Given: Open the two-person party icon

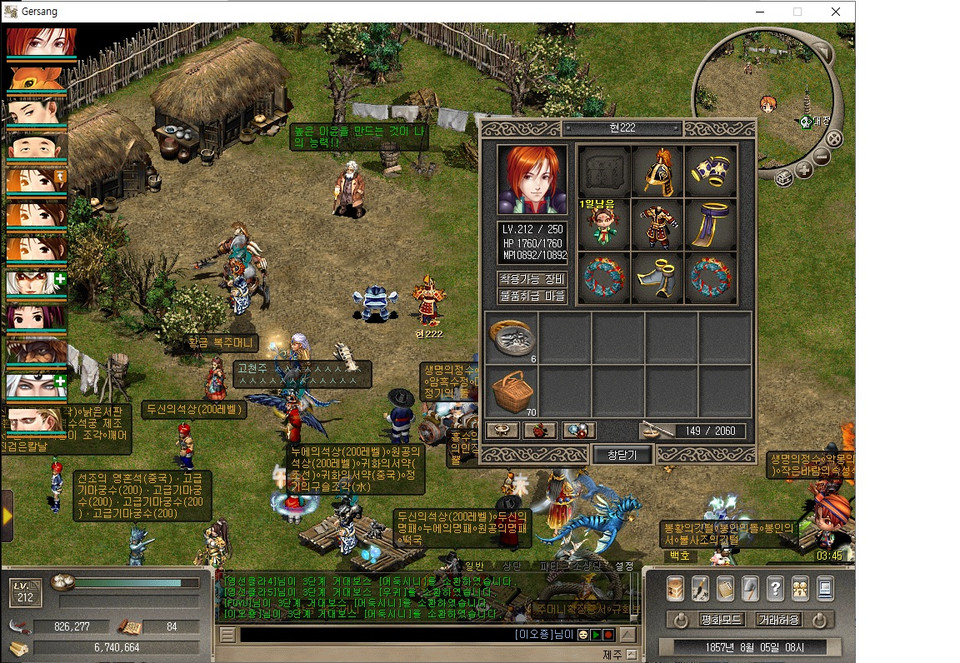Looking at the screenshot, I should coord(800,588).
